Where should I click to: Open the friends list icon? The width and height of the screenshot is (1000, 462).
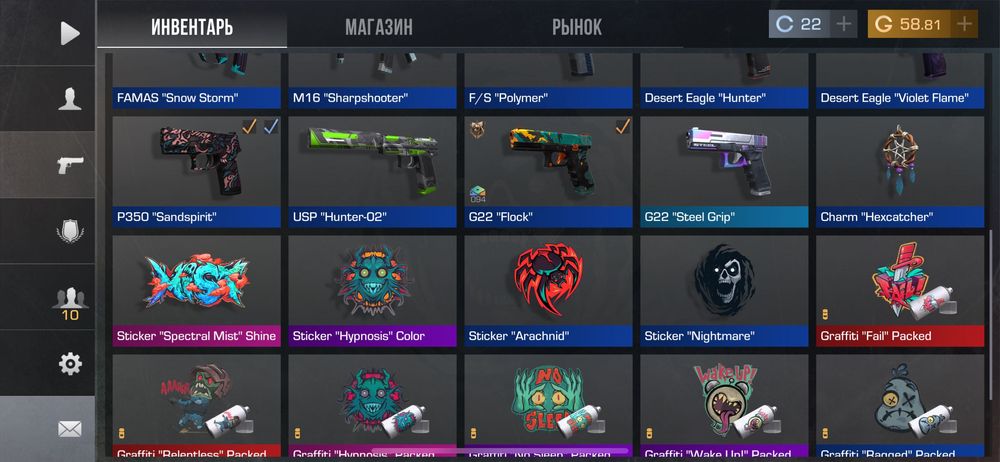pyautogui.click(x=69, y=300)
